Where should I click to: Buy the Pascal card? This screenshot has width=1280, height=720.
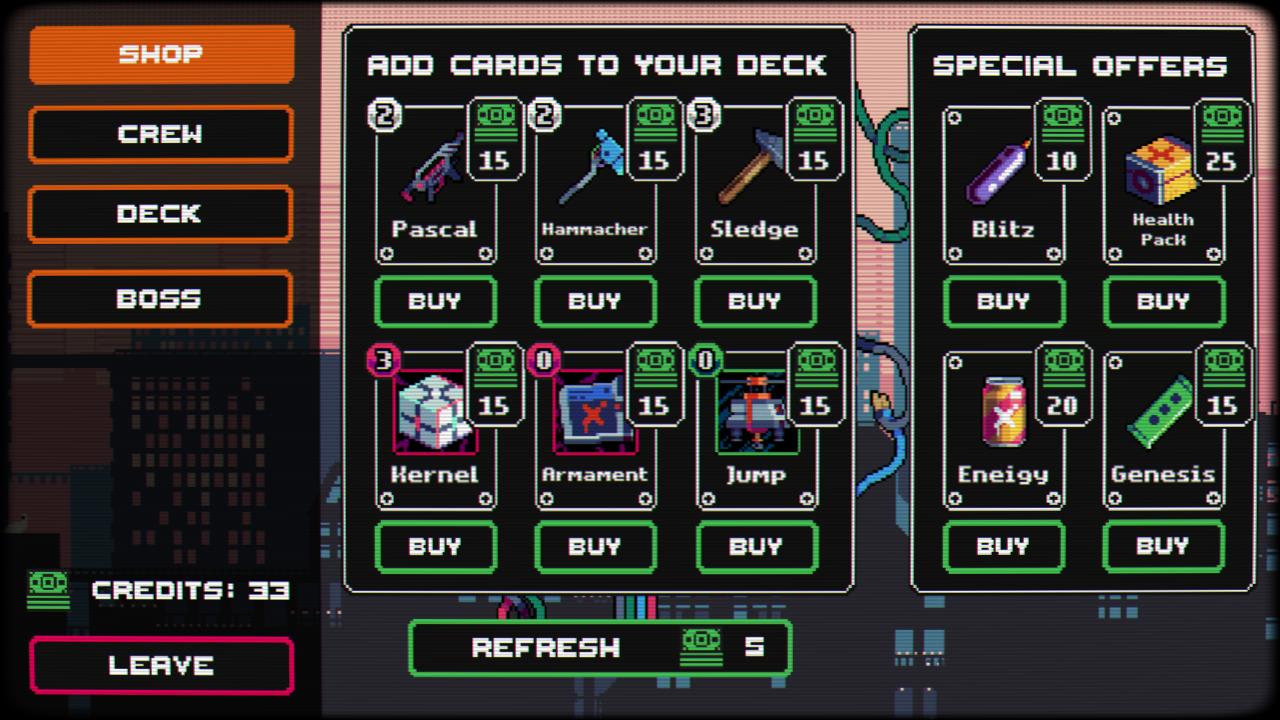tap(436, 302)
